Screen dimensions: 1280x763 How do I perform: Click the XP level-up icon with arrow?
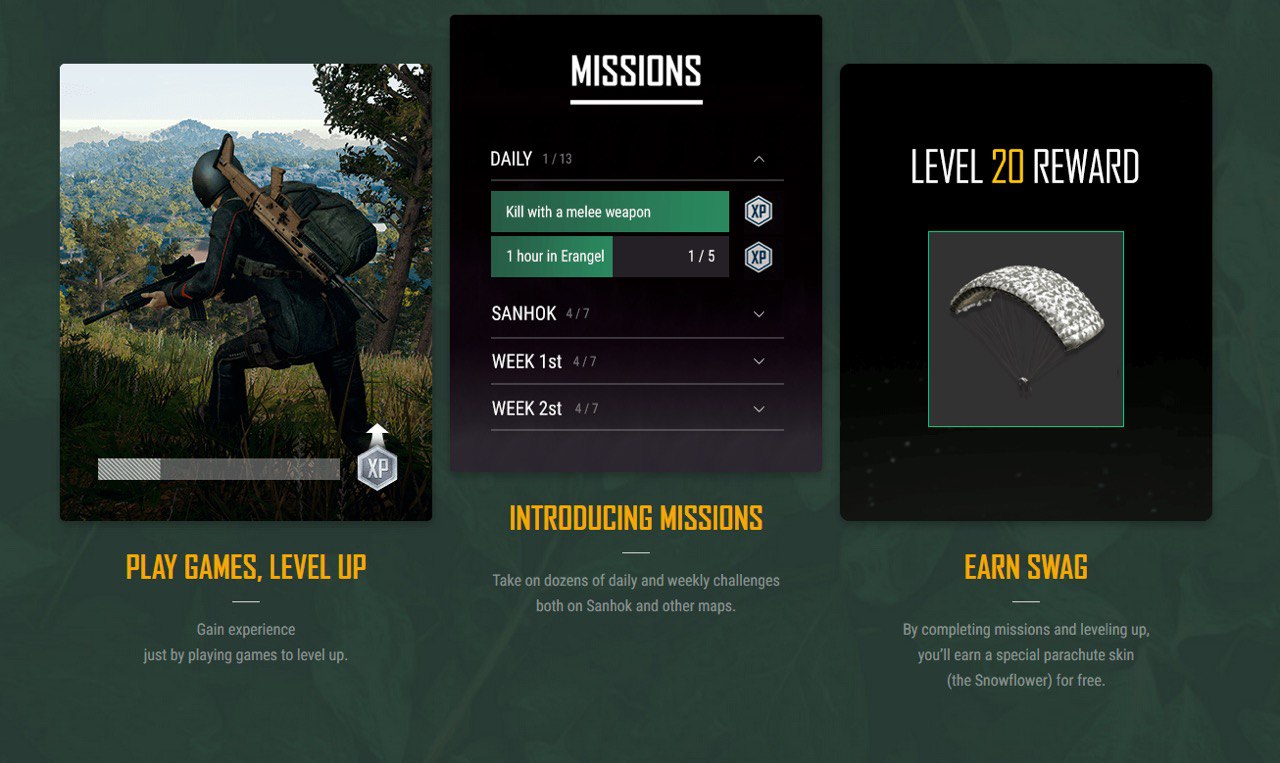click(x=377, y=460)
